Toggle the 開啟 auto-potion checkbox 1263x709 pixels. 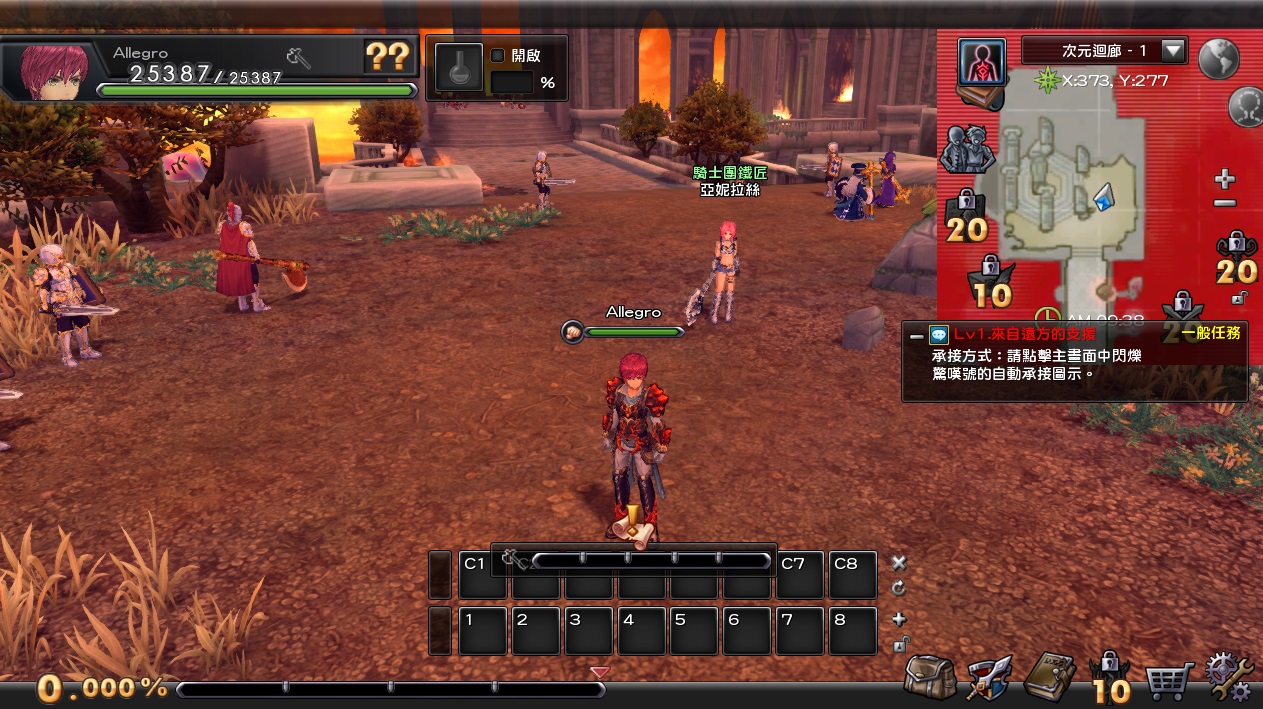click(498, 56)
